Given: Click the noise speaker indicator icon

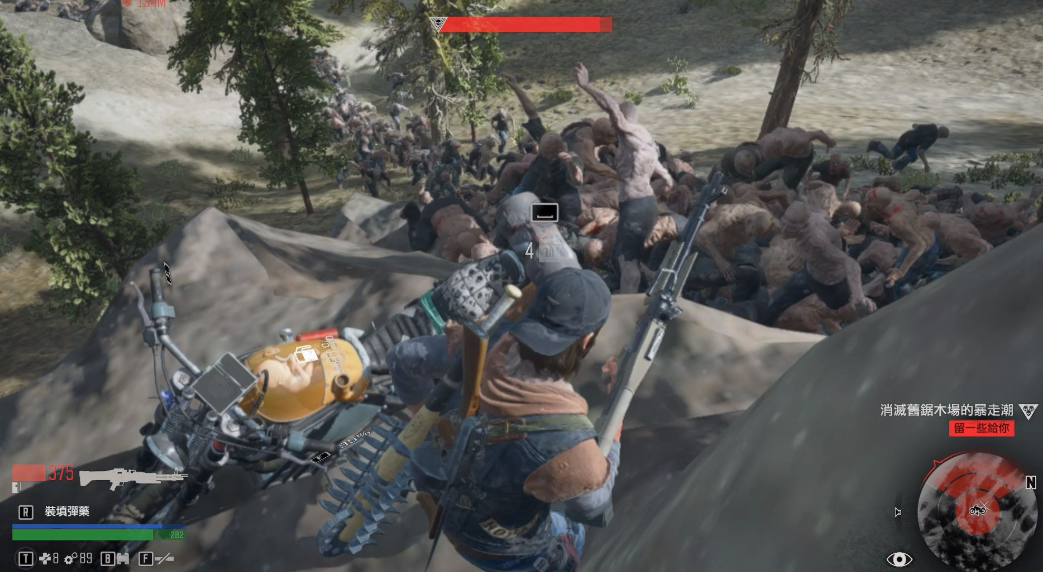Looking at the screenshot, I should [897, 512].
